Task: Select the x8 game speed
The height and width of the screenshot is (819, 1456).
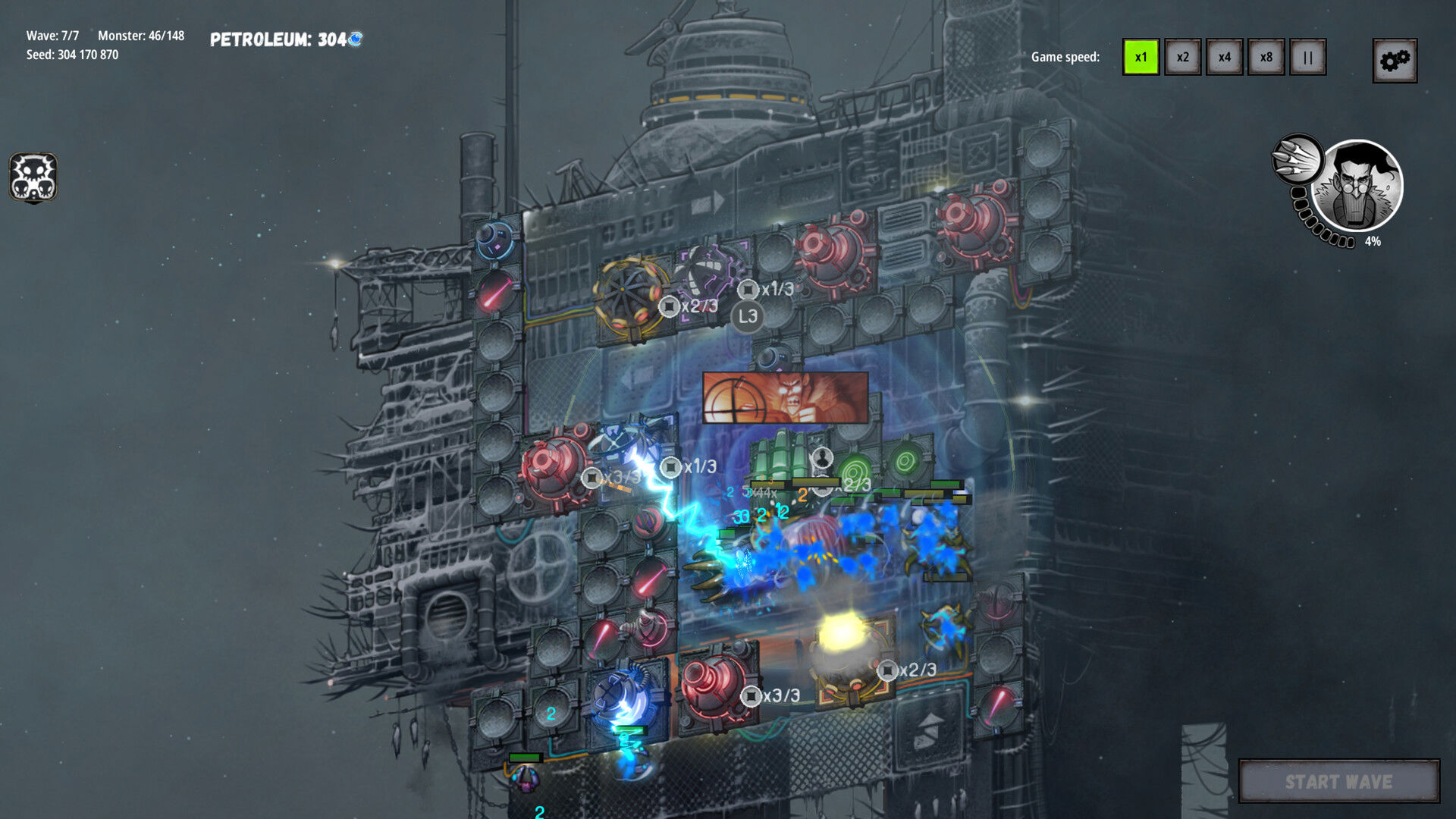Action: click(x=1266, y=57)
